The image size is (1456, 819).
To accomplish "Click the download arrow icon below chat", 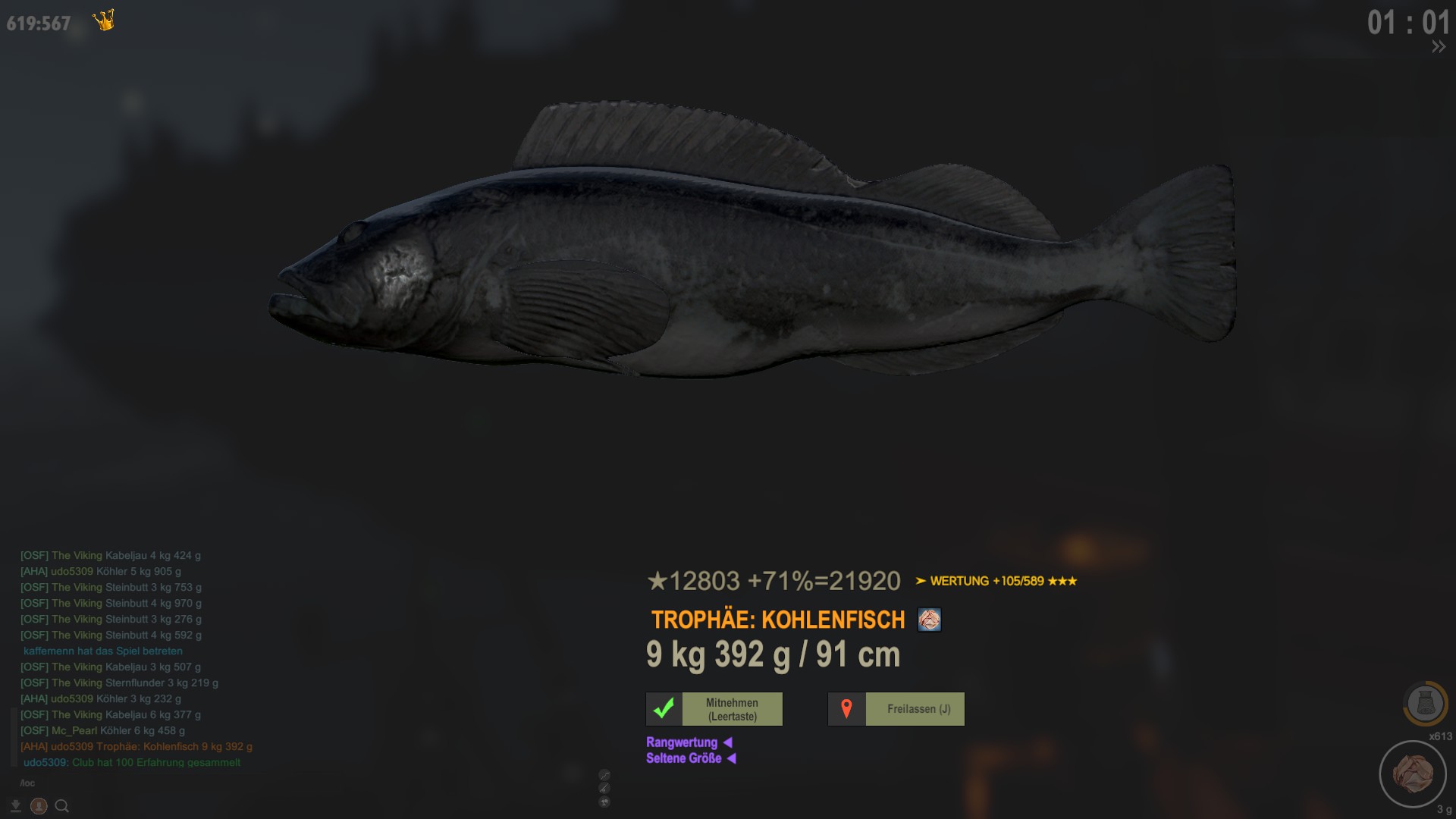I will coord(15,806).
